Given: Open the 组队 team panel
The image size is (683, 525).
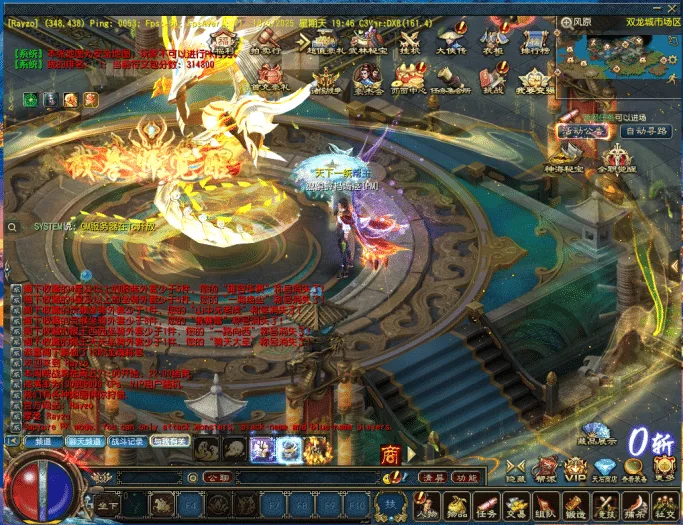Looking at the screenshot, I should click(545, 505).
